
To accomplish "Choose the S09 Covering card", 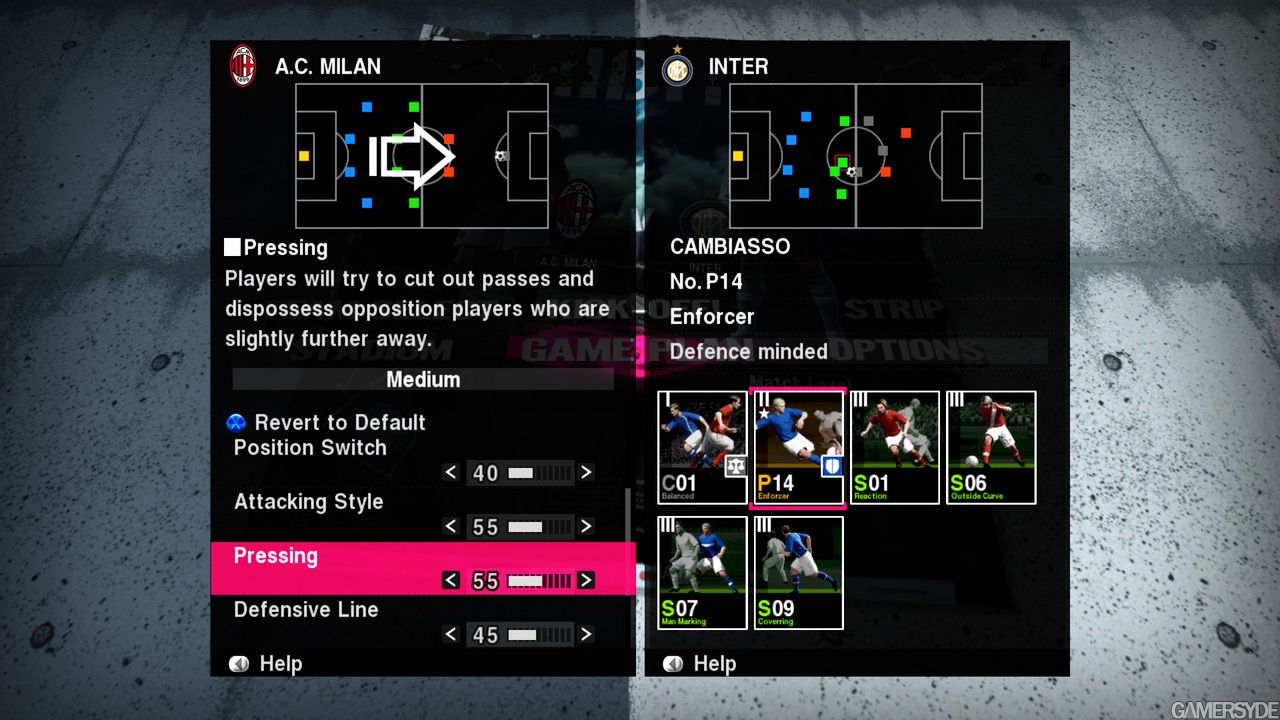I will 798,573.
